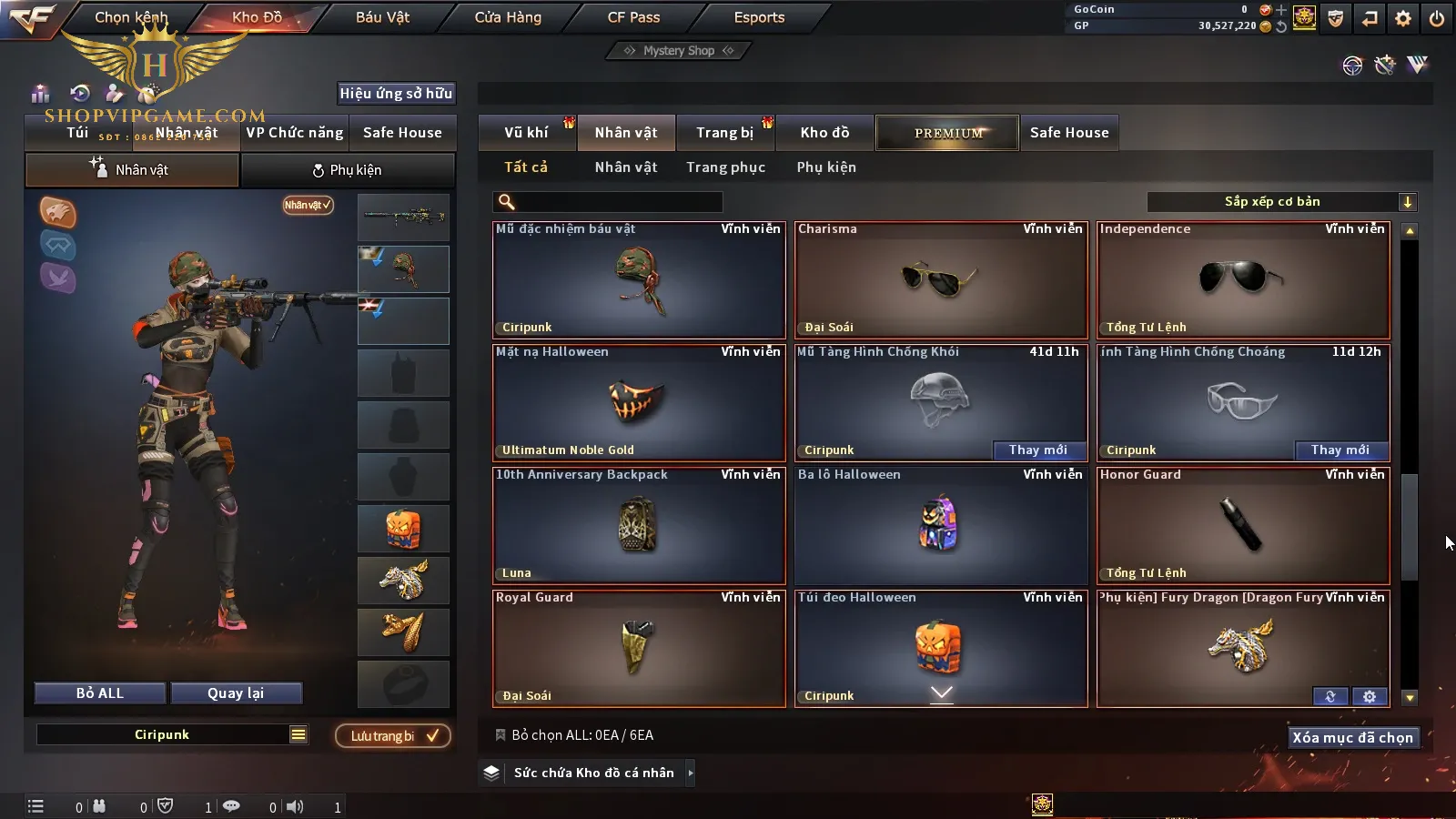Click the Quay lại button
The width and height of the screenshot is (1456, 819).
pyautogui.click(x=236, y=693)
